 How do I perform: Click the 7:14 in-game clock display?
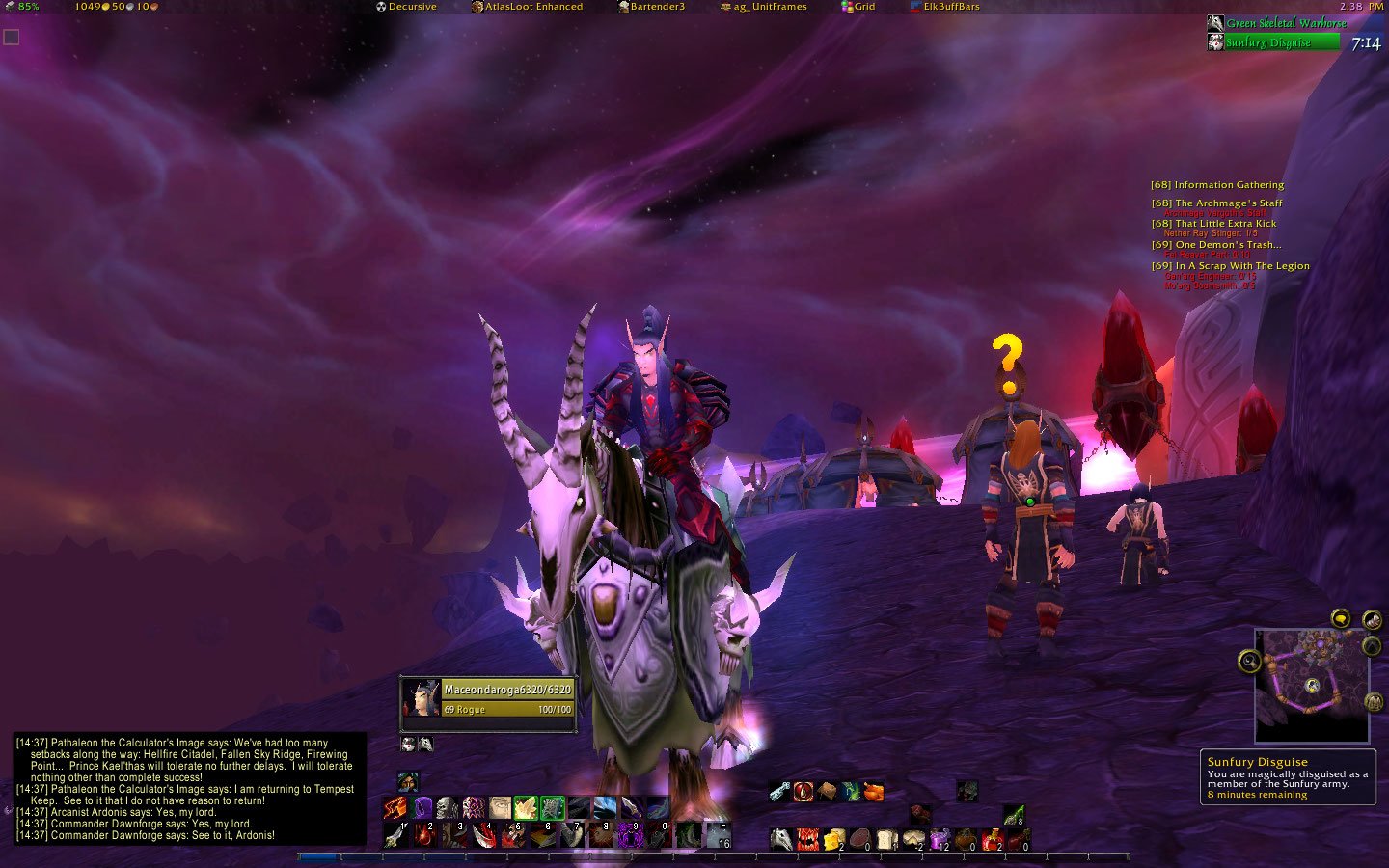tap(1368, 43)
